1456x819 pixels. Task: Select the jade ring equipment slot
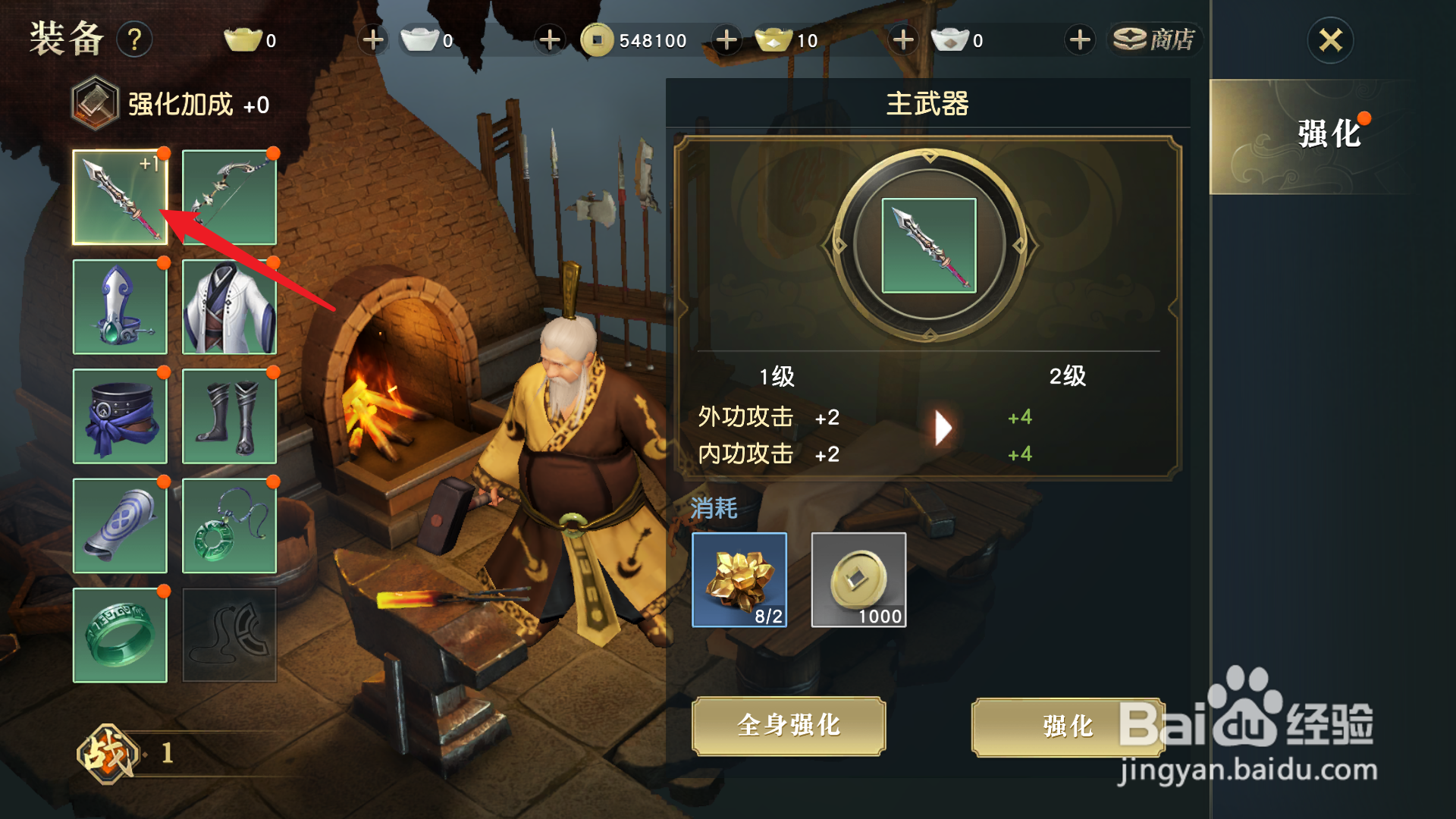(x=119, y=635)
